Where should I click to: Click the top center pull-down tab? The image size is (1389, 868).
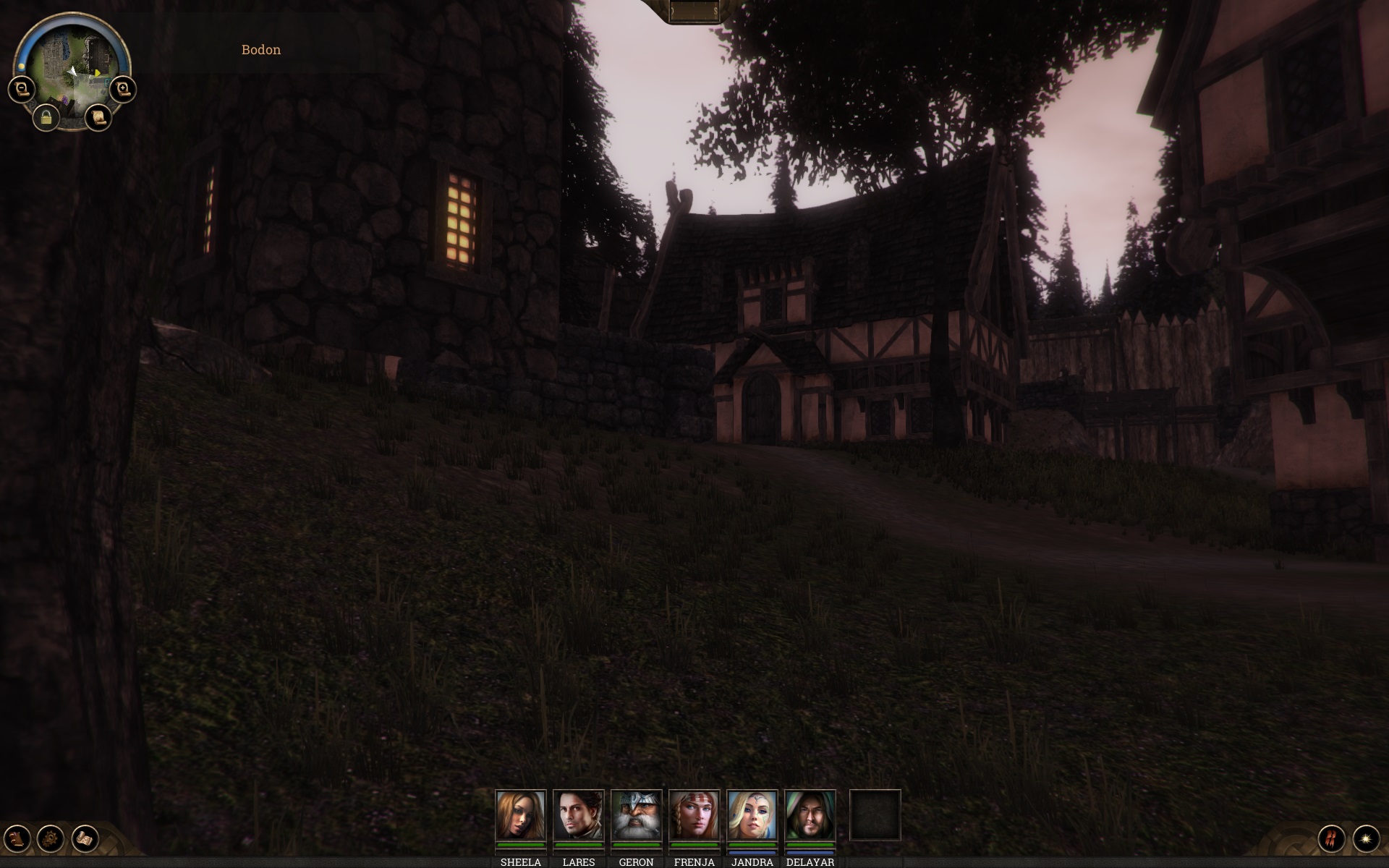(694, 12)
